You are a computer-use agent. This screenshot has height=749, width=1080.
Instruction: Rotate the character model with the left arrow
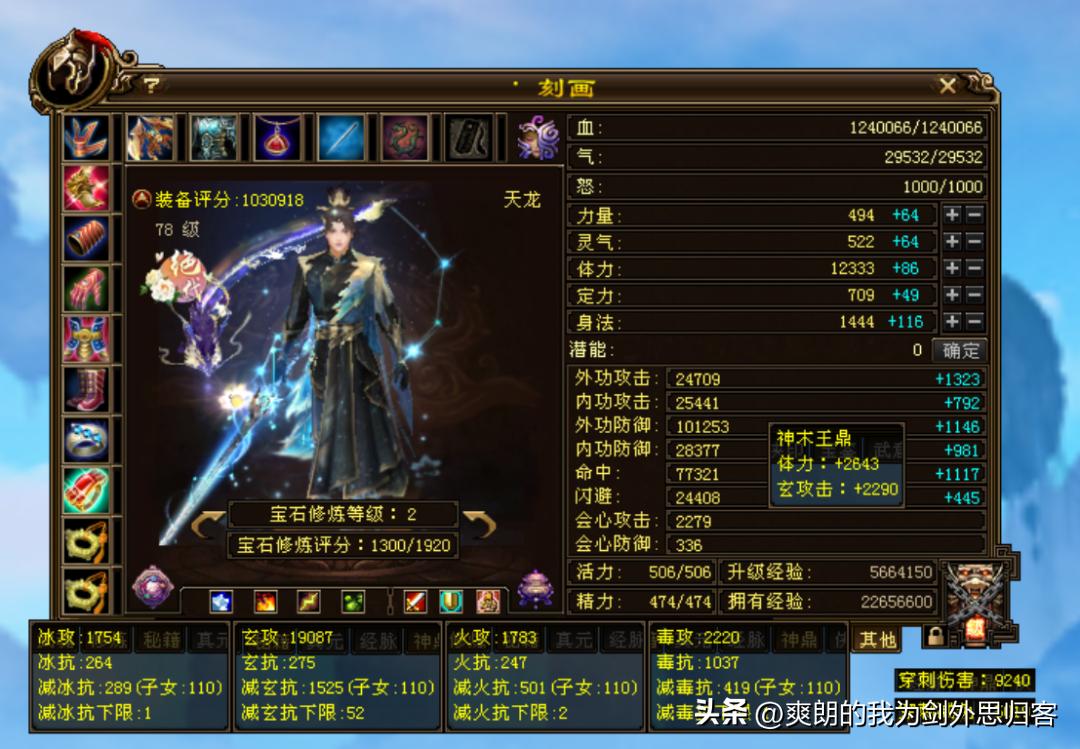pyautogui.click(x=207, y=524)
